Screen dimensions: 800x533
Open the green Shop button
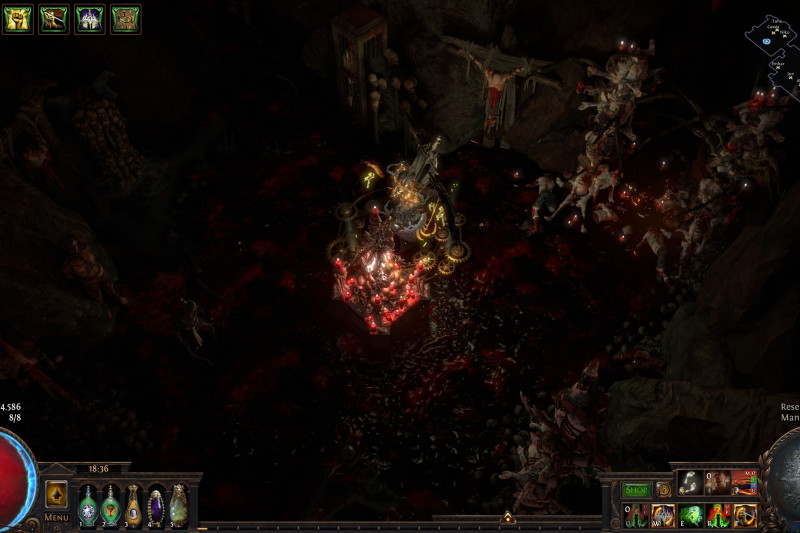coord(637,490)
